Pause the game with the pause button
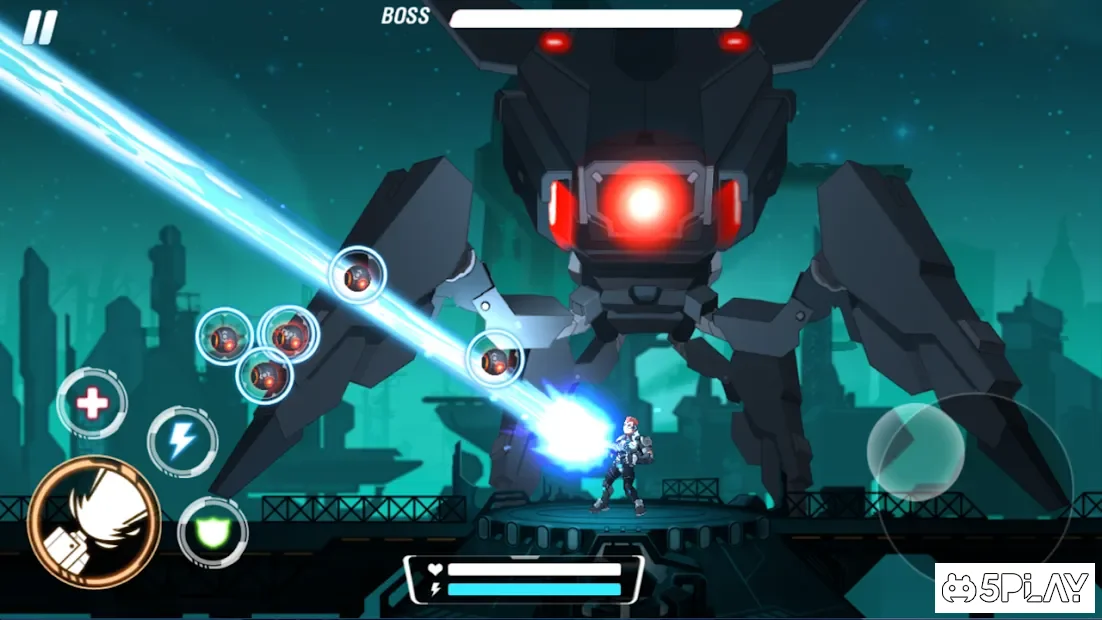Image resolution: width=1102 pixels, height=620 pixels. pyautogui.click(x=40, y=28)
